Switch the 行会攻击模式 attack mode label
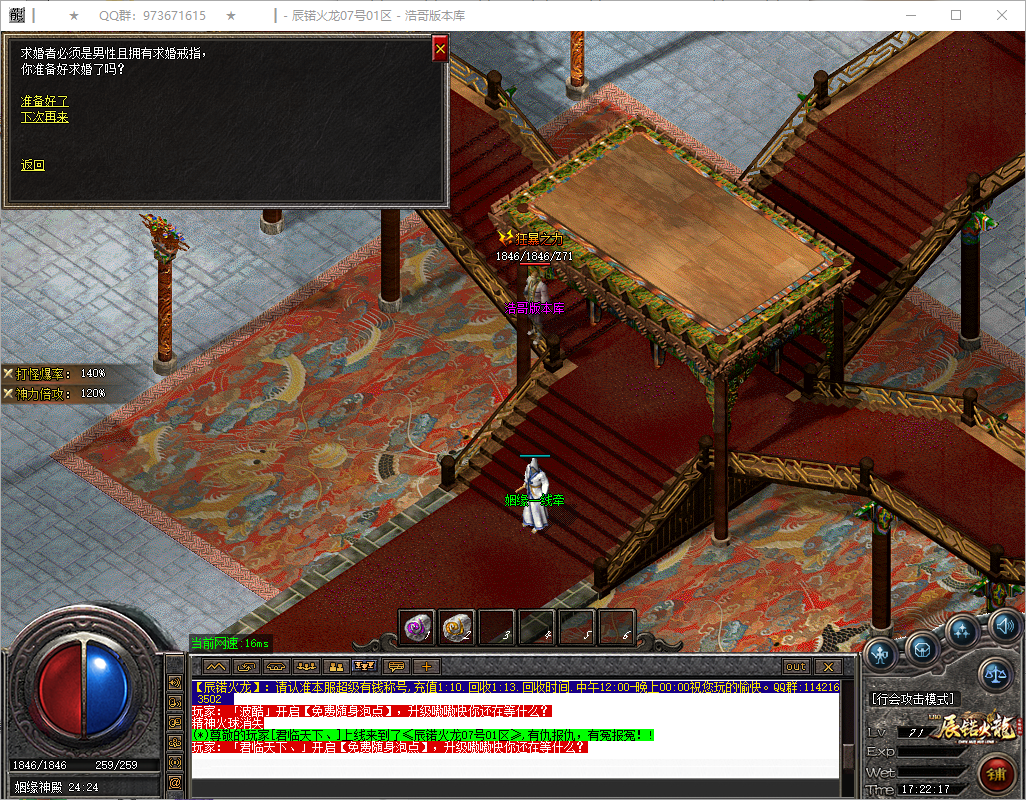The height and width of the screenshot is (800, 1026). [914, 699]
